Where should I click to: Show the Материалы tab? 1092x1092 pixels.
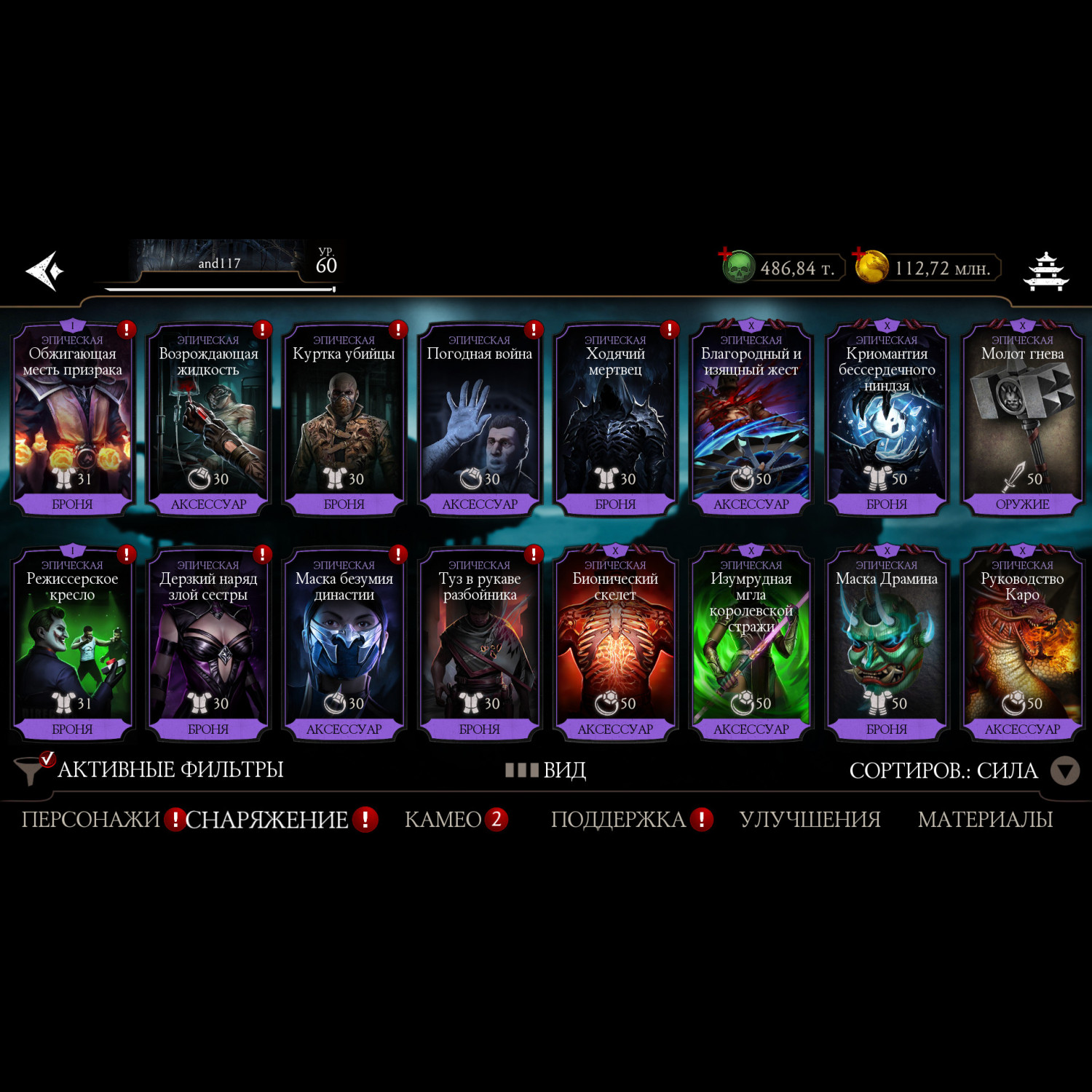pos(985,820)
